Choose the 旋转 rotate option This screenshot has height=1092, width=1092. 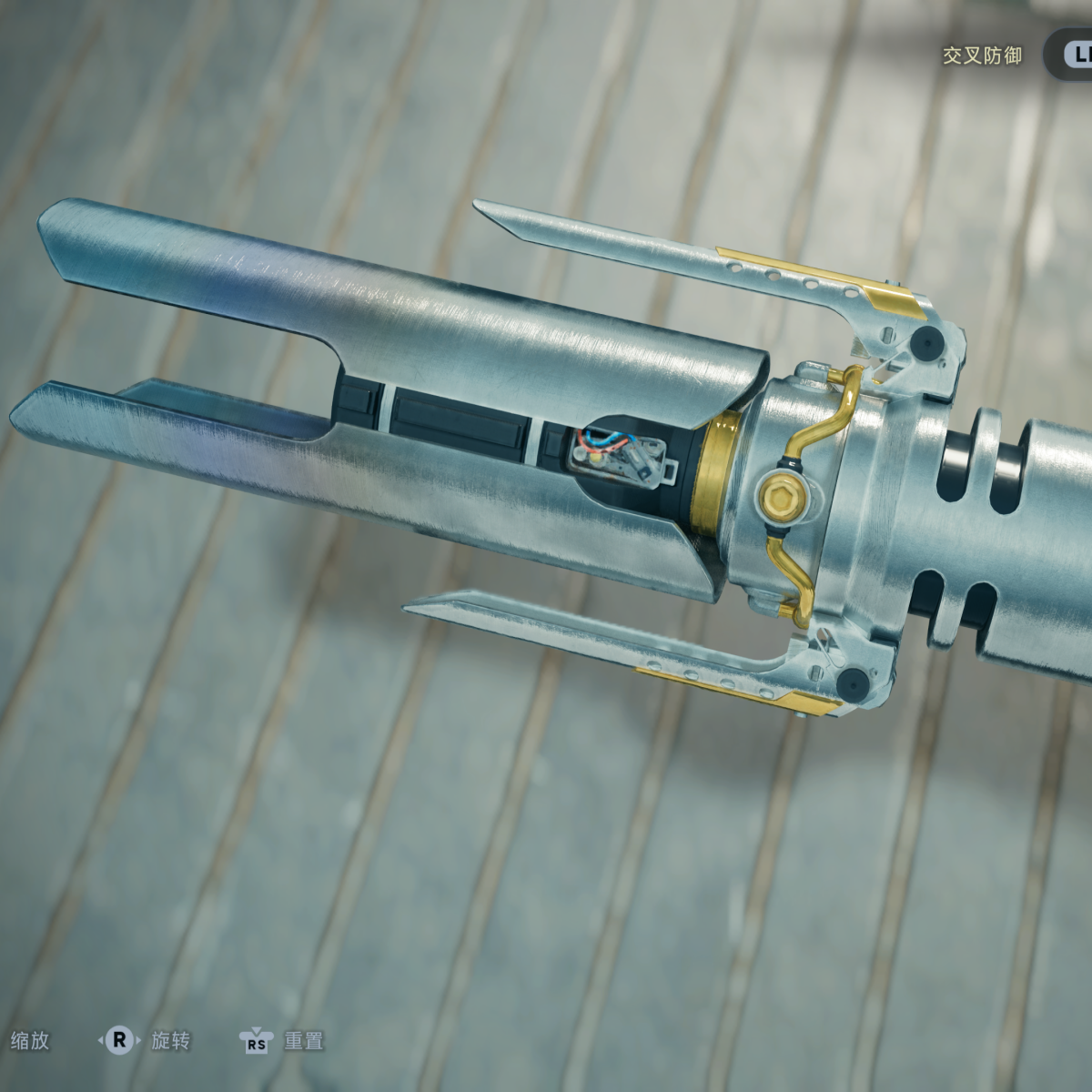170,1040
